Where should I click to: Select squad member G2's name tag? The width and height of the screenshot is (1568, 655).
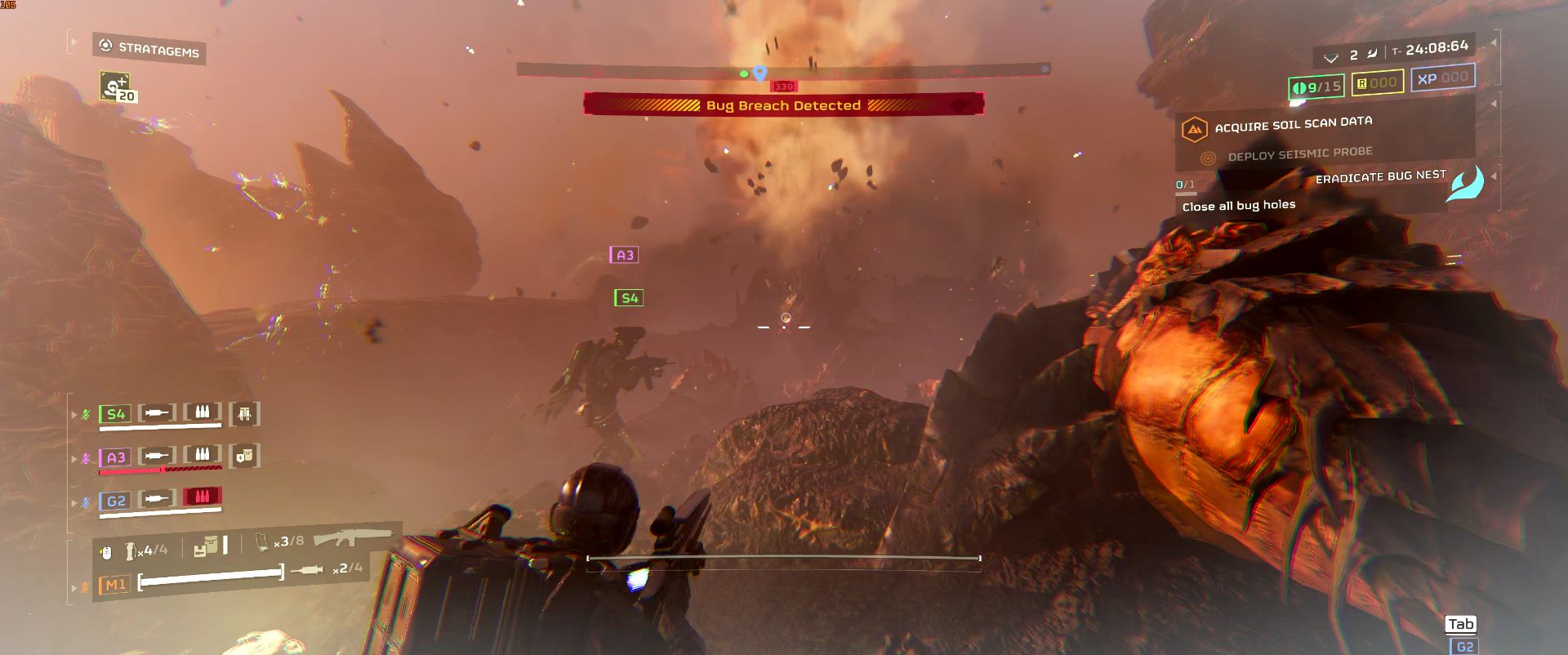115,501
